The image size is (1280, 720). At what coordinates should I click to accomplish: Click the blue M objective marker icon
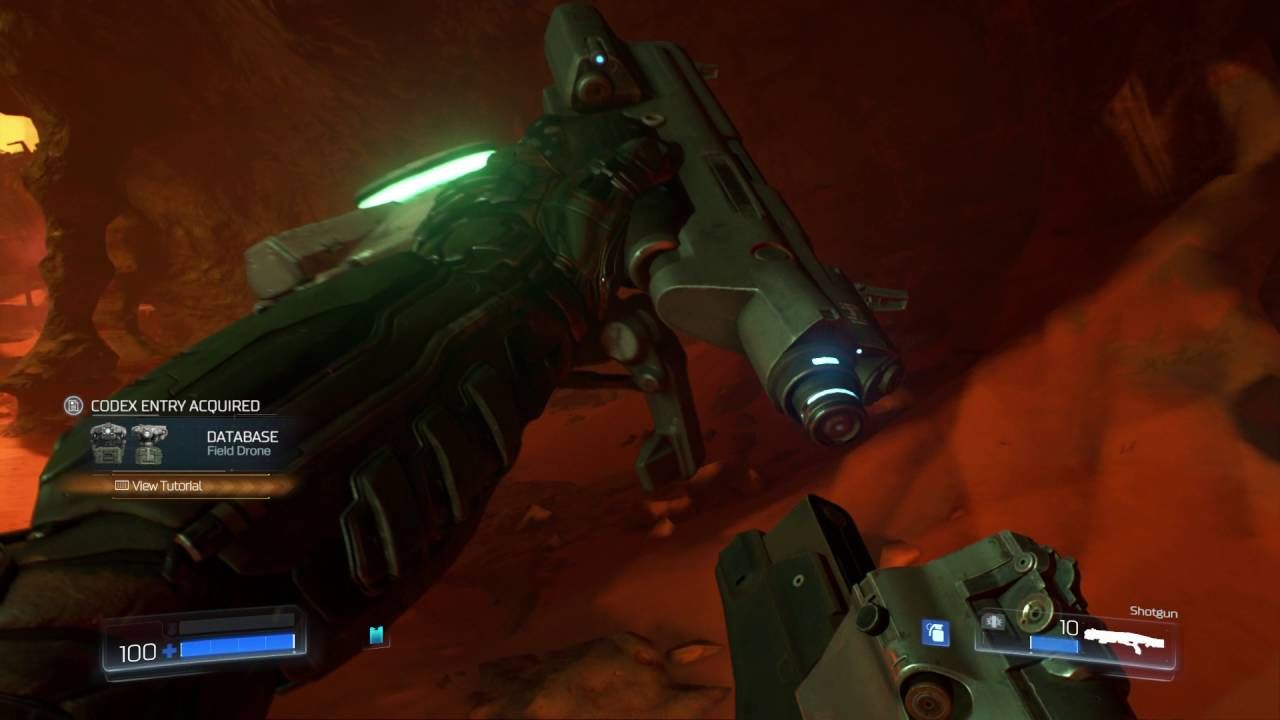point(375,634)
